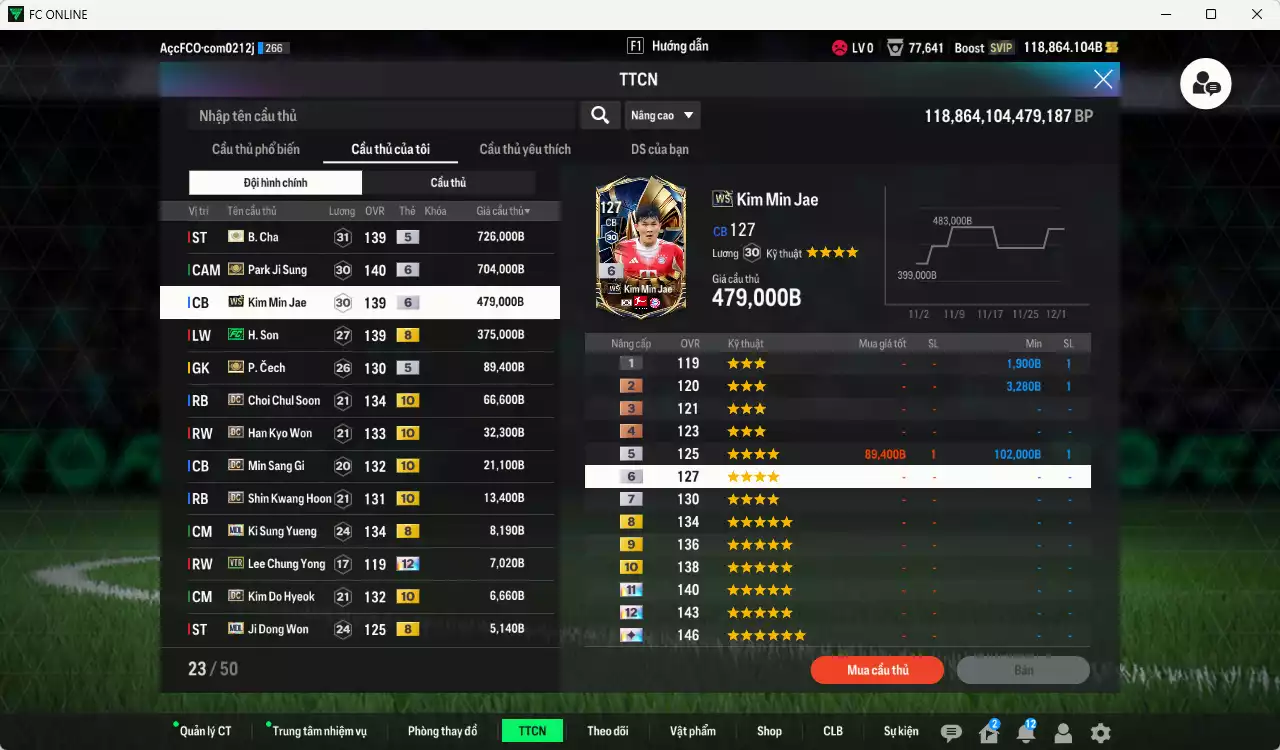Click the player name input field

(x=380, y=115)
